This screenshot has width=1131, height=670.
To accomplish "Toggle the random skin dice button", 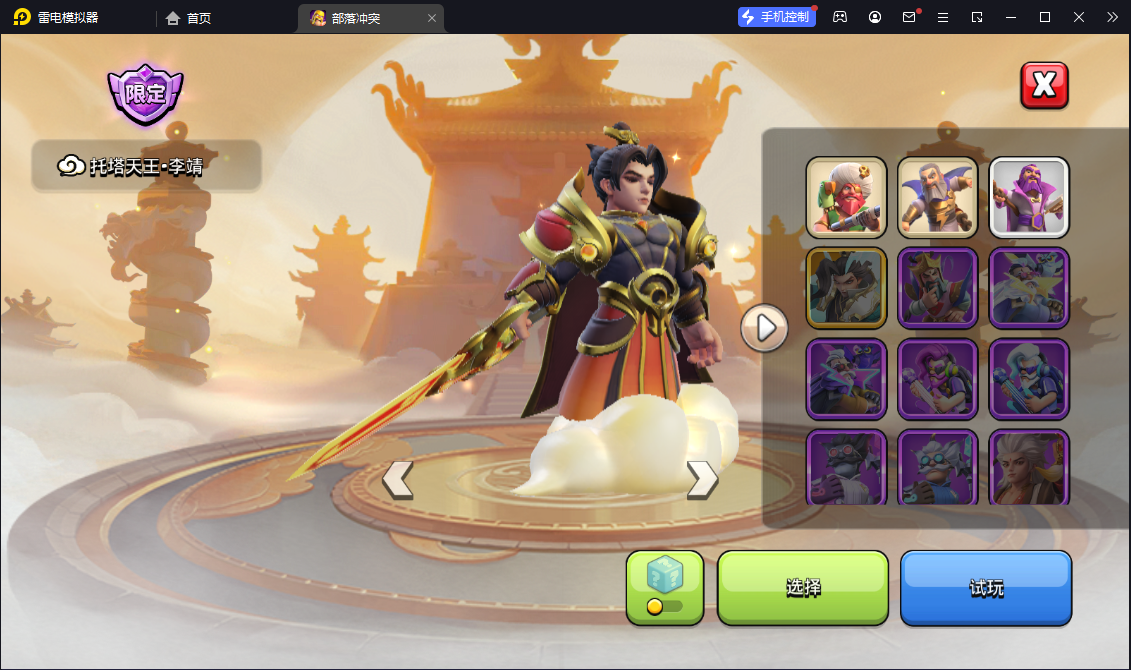I will click(x=665, y=587).
